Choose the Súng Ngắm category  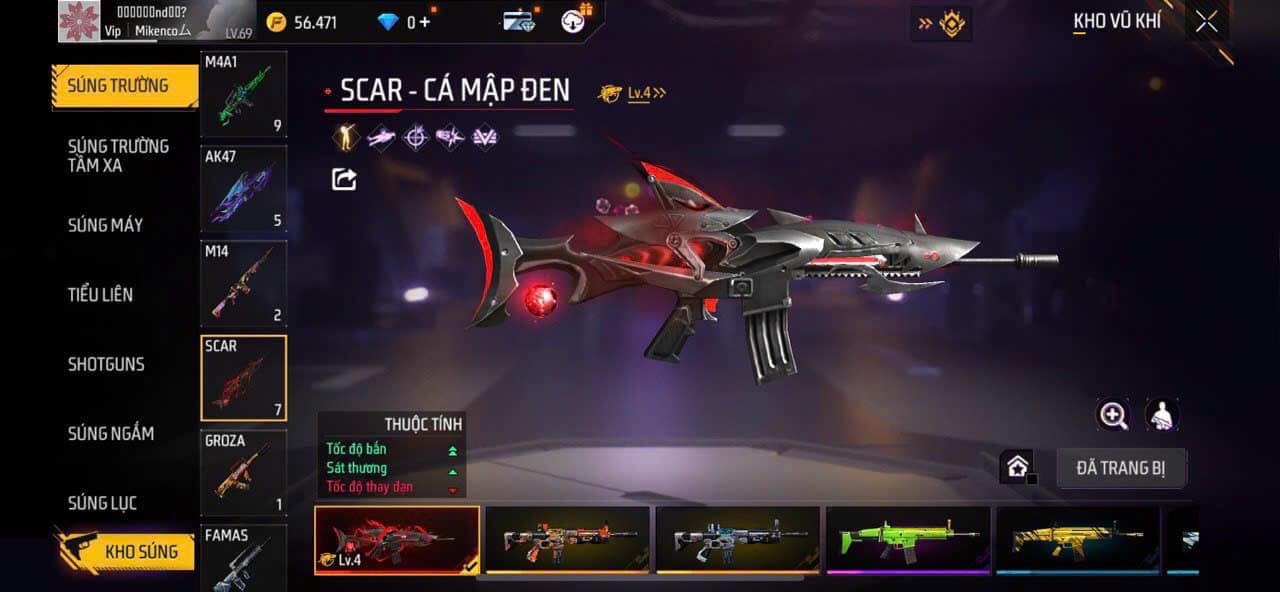[x=110, y=433]
